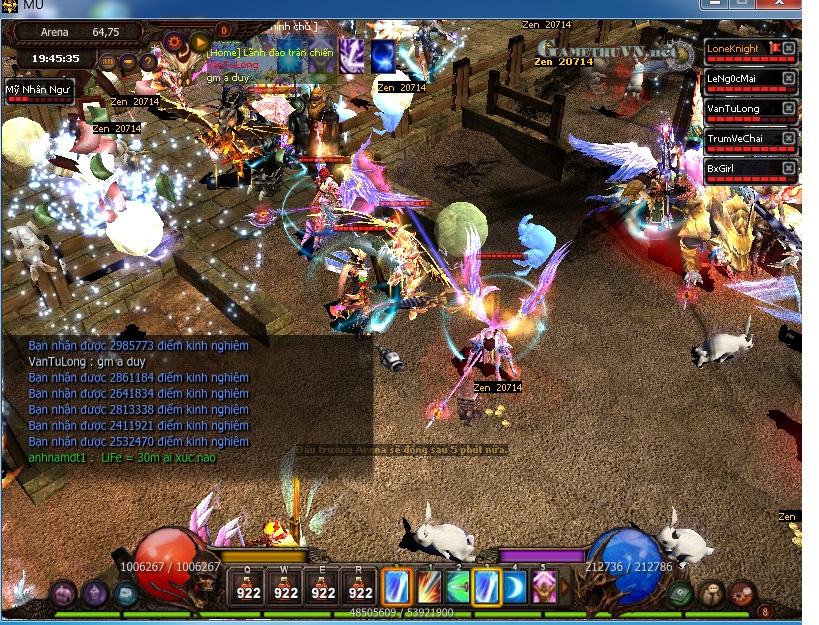The height and width of the screenshot is (625, 819).
Task: Select the gold-highlighted blue skill slot
Action: 486,587
